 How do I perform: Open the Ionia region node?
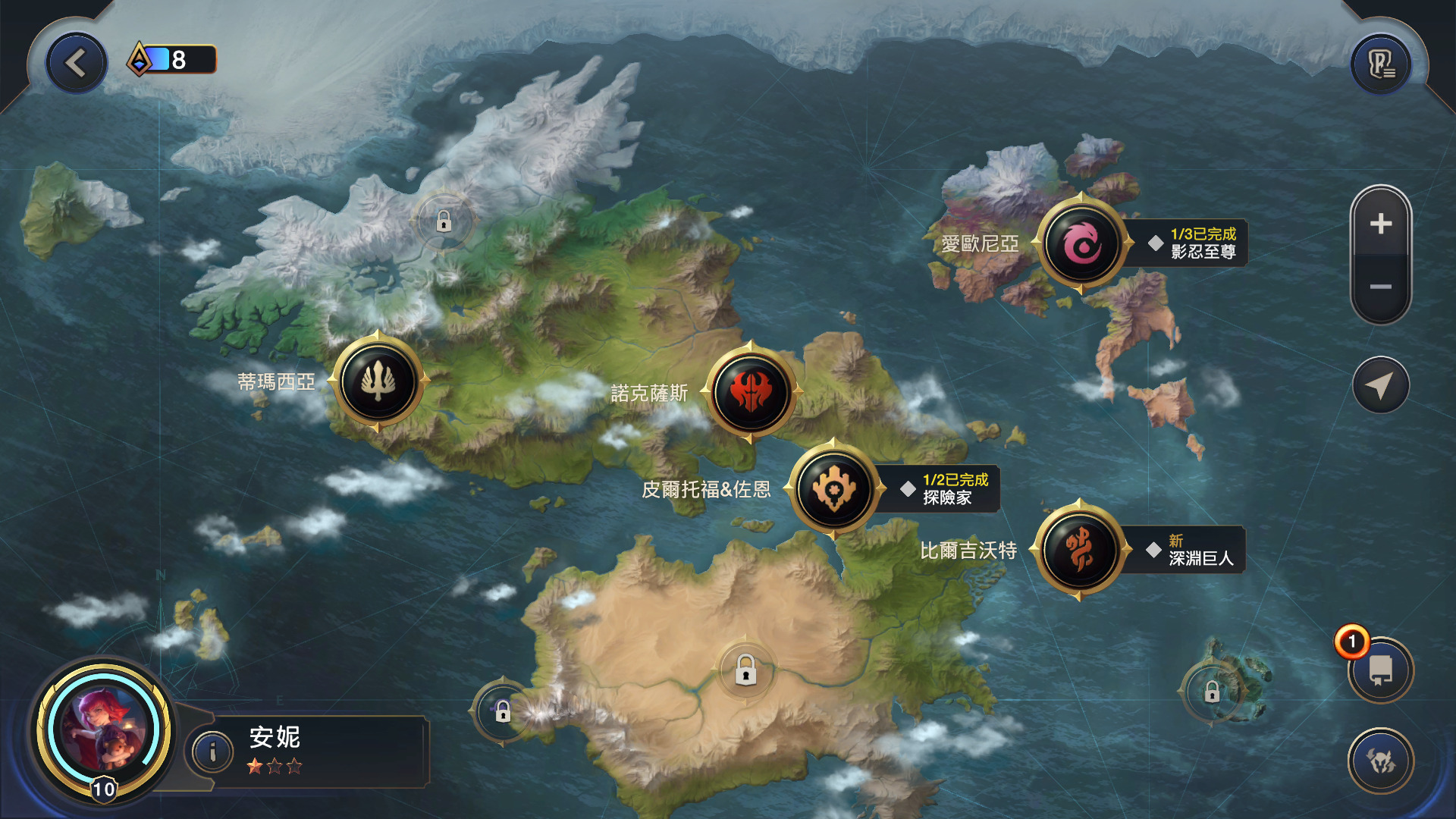pyautogui.click(x=1081, y=243)
